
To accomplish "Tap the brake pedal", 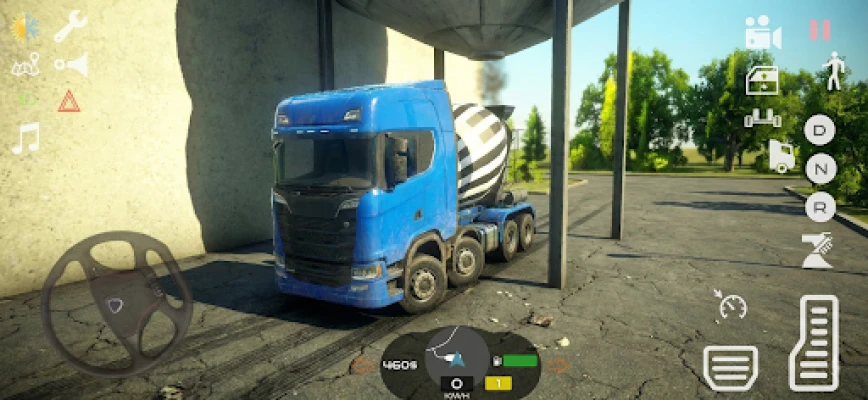I will tap(730, 367).
